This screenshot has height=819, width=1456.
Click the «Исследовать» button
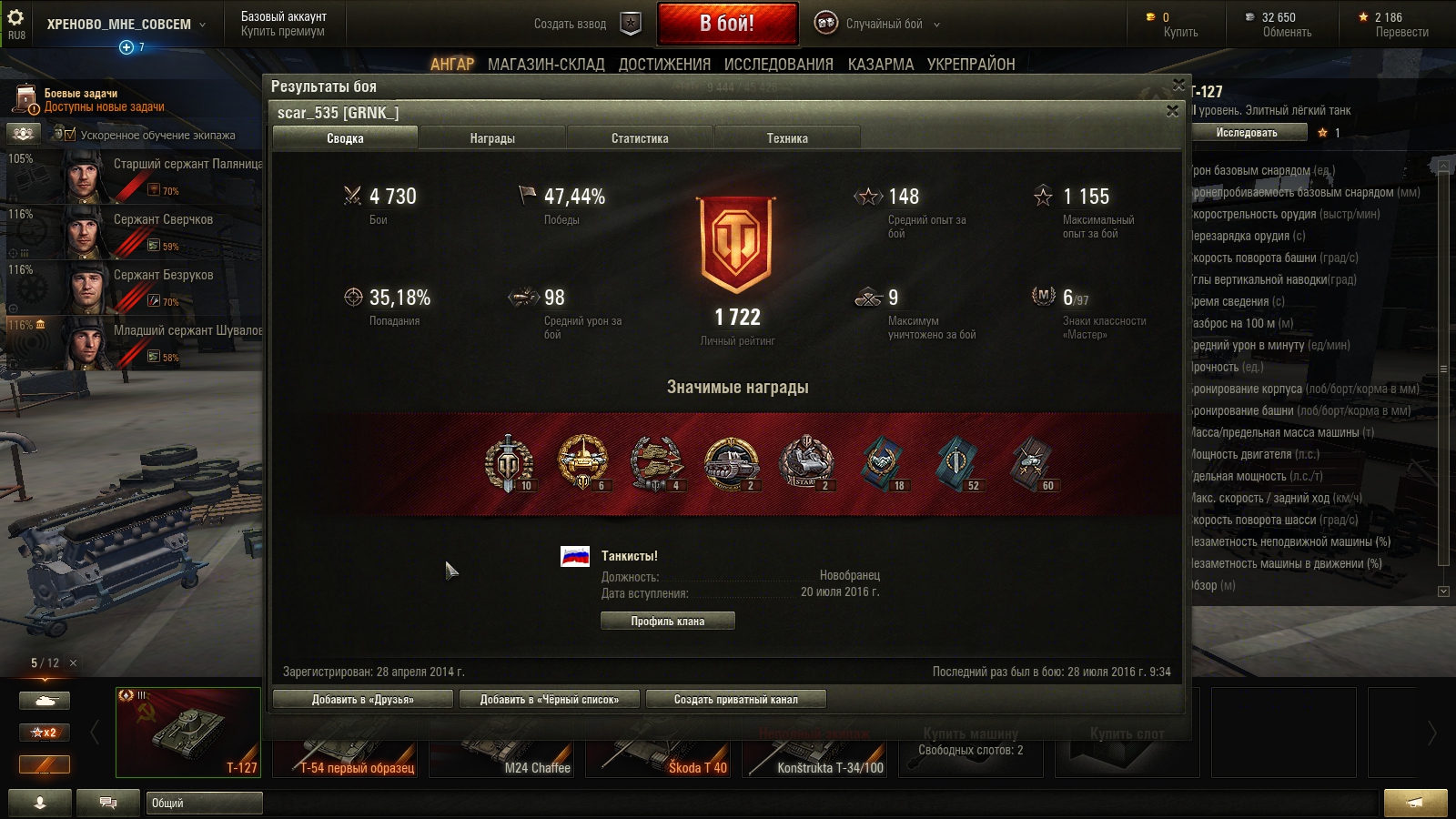(1247, 133)
